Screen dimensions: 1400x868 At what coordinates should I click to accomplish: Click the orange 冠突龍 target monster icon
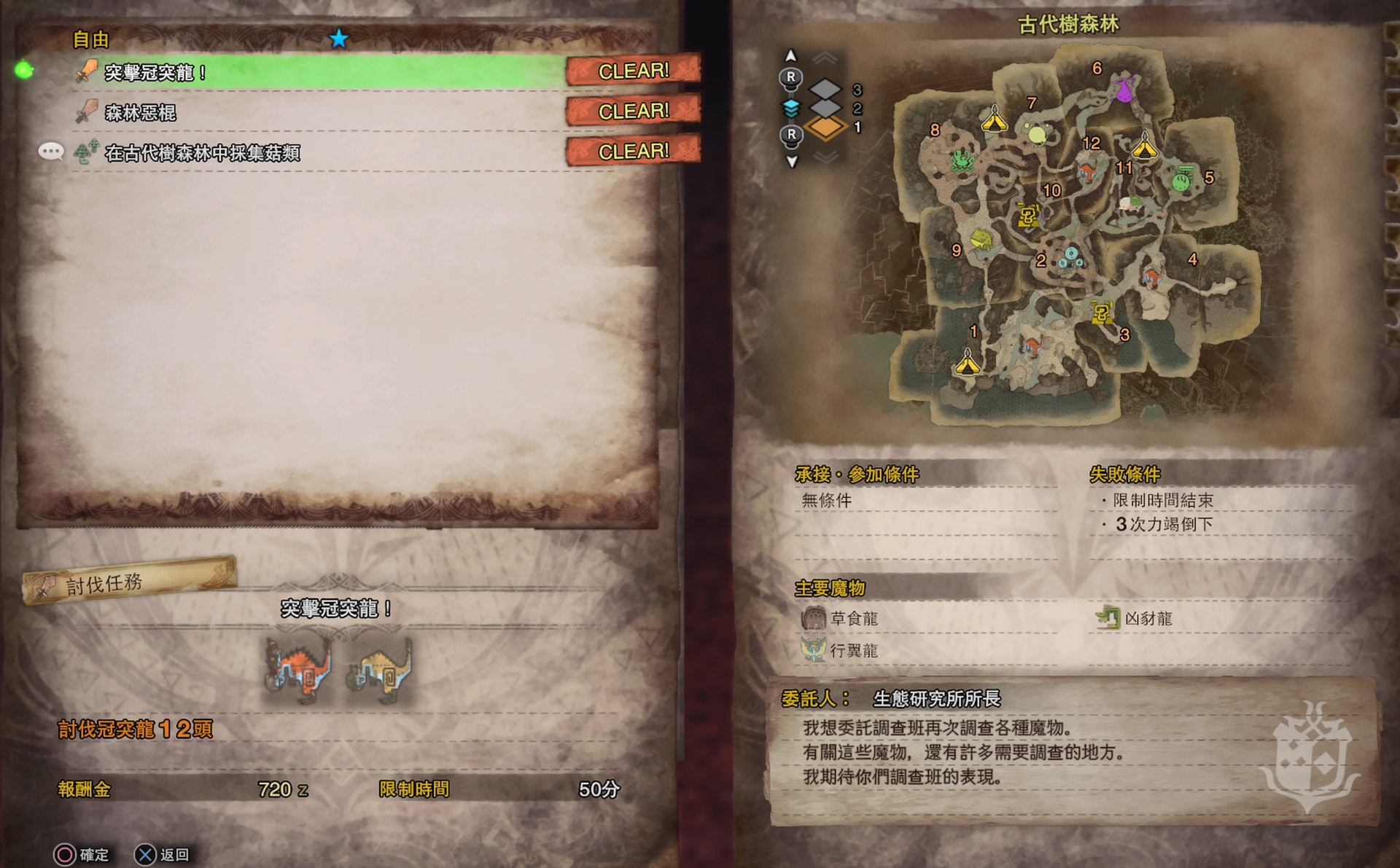tap(299, 670)
